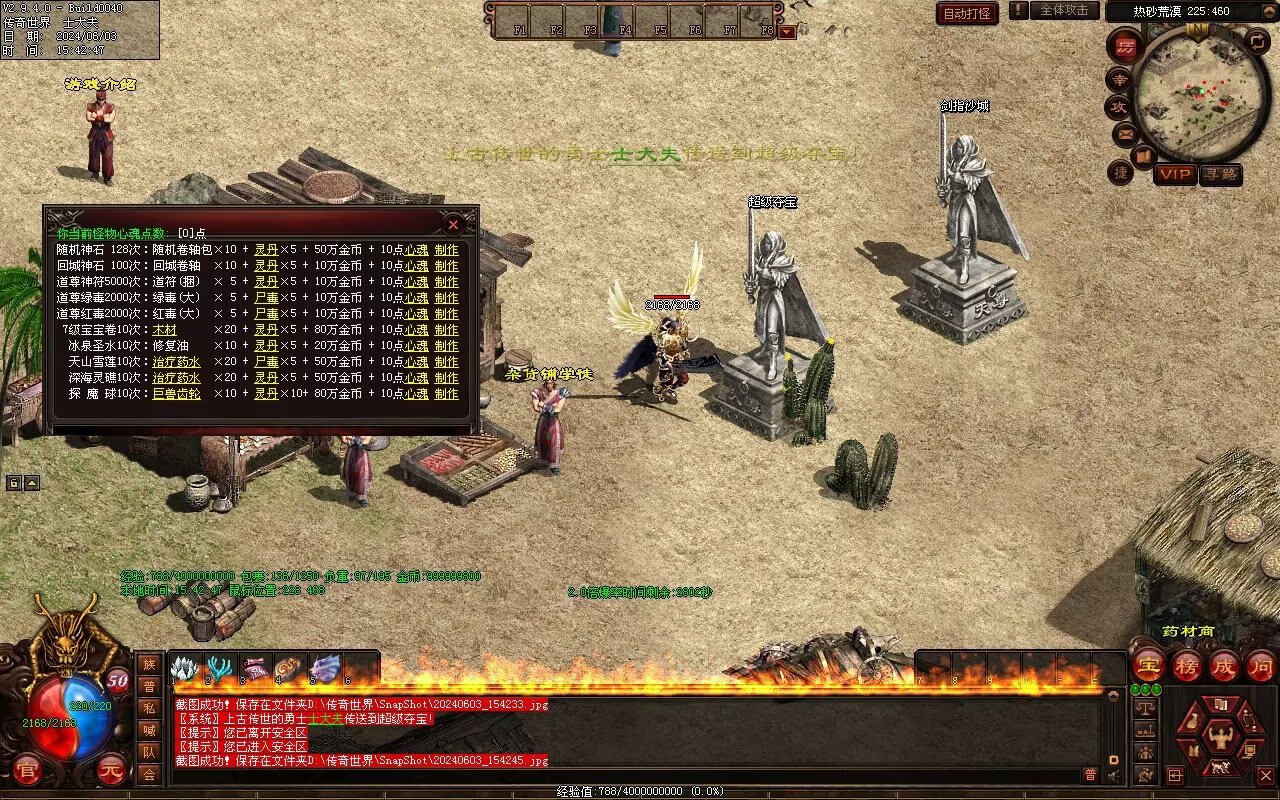Open the 宝 treasure shop button
The image size is (1280, 800).
(x=1148, y=665)
